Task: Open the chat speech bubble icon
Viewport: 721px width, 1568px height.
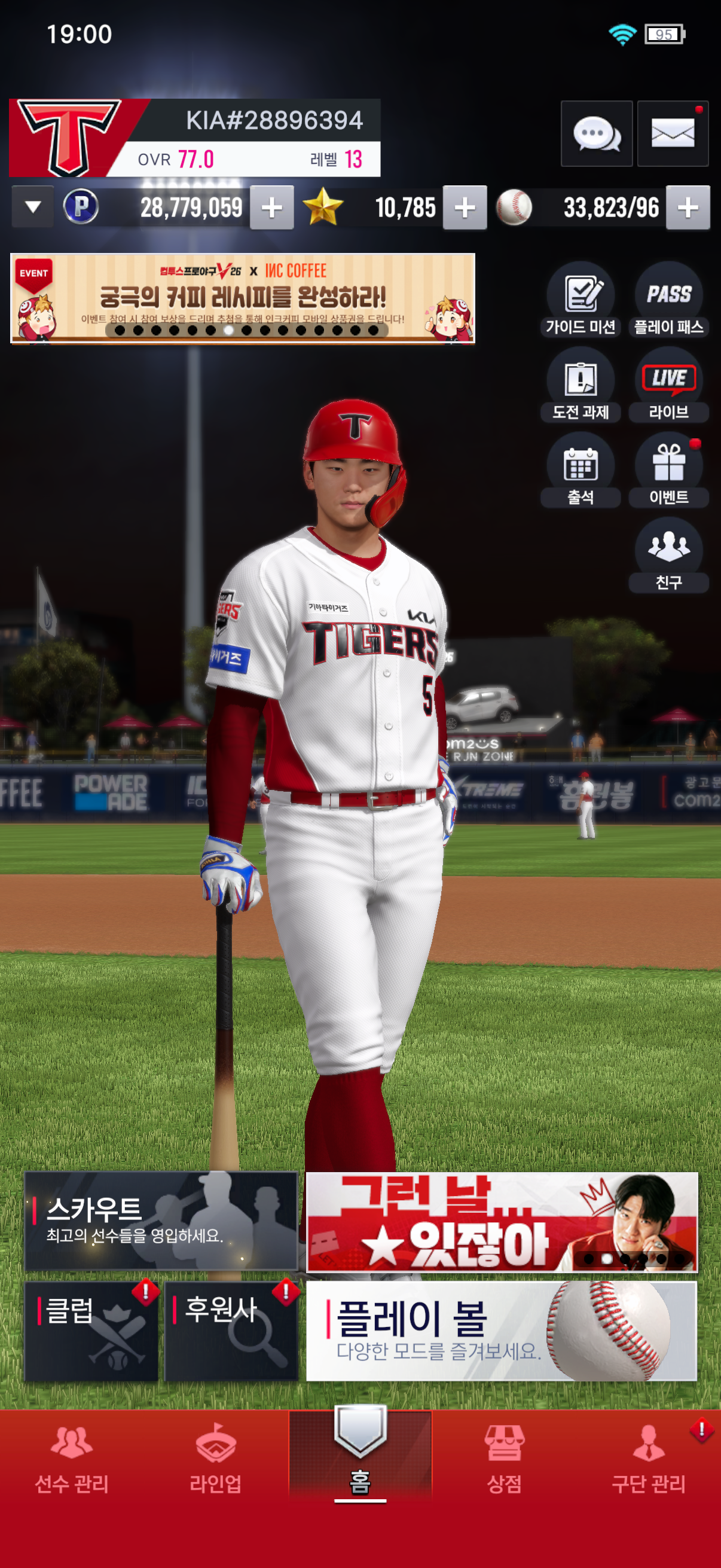Action: coord(595,133)
